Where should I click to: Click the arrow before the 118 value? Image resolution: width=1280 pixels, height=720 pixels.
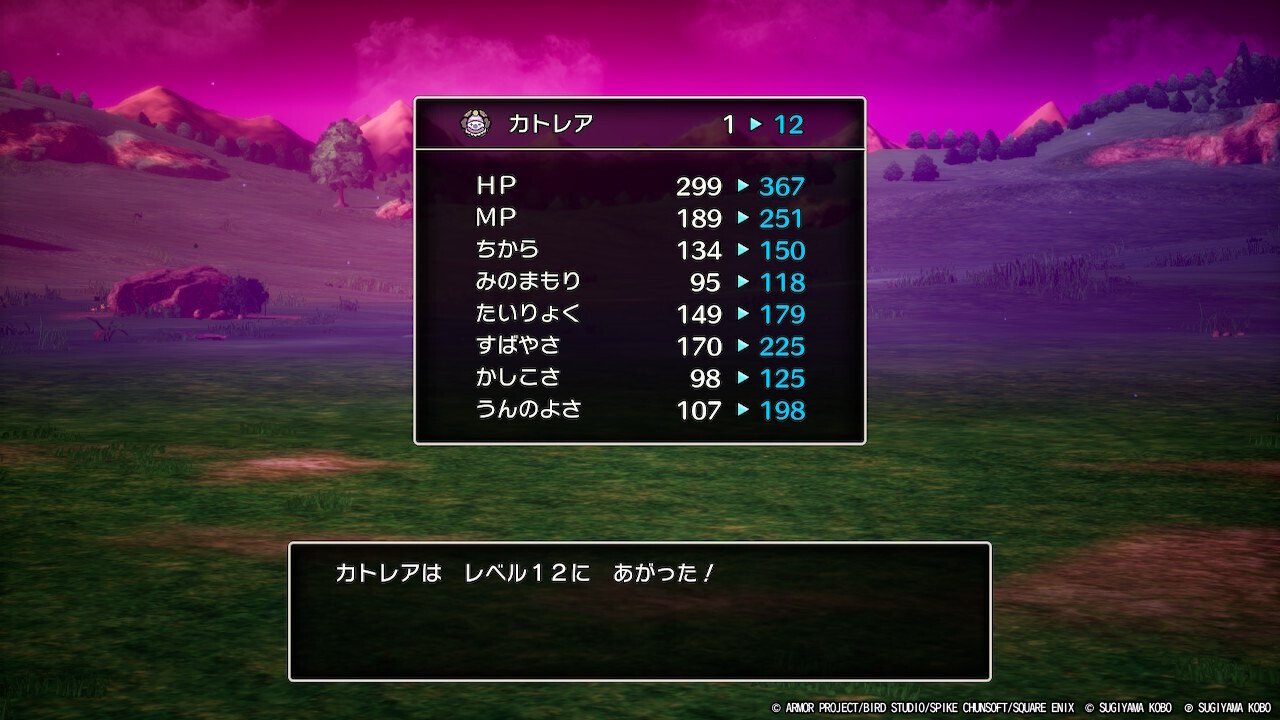coord(741,283)
